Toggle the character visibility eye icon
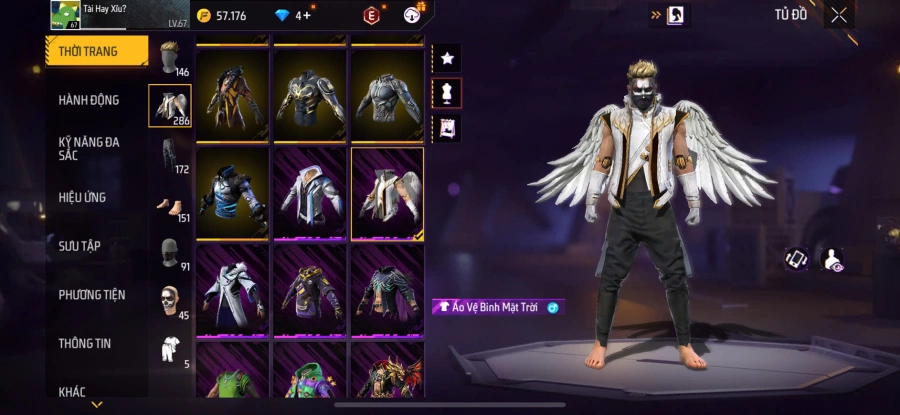This screenshot has width=900, height=415. 831,260
